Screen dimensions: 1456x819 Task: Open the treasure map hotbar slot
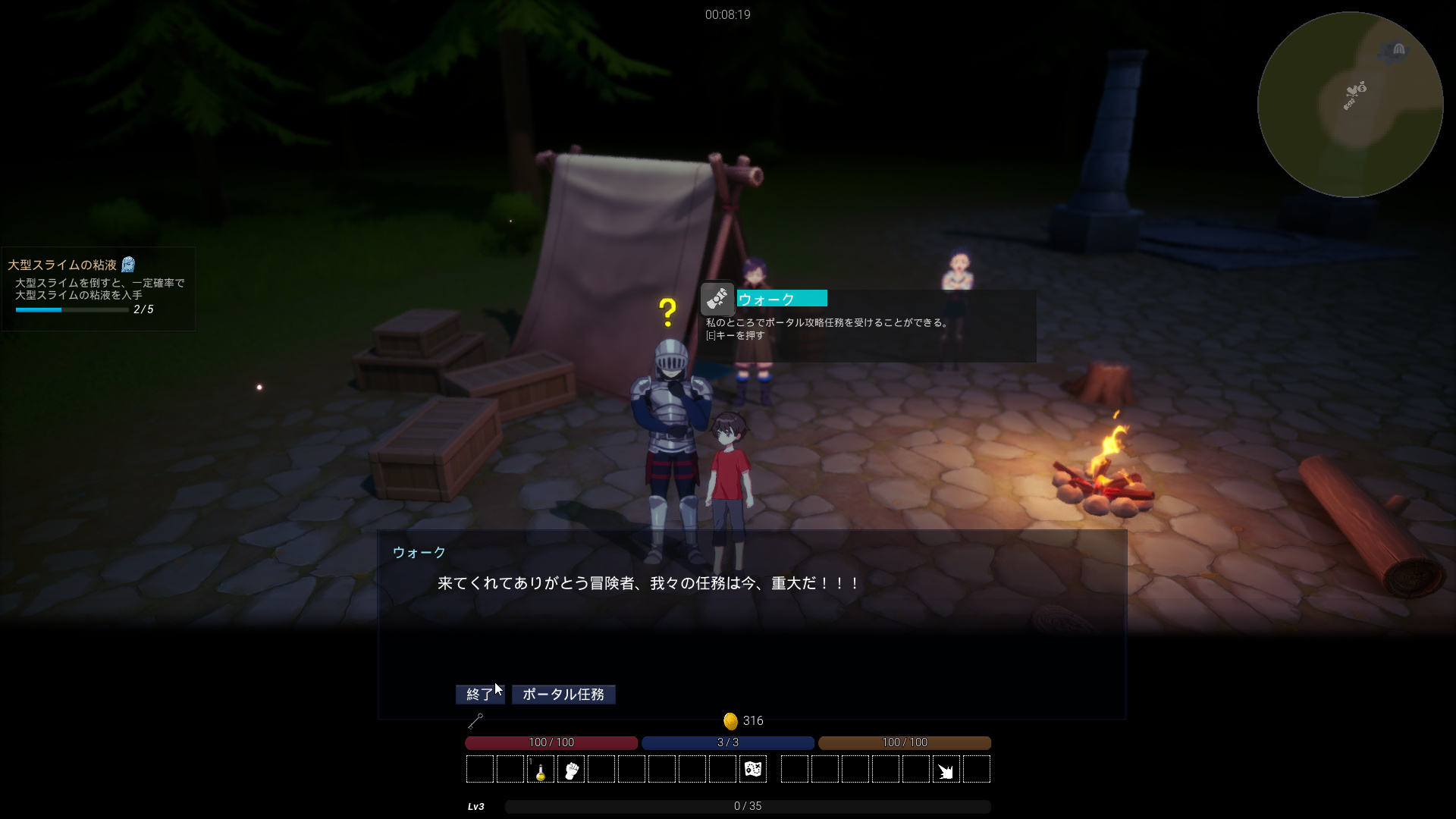click(753, 770)
